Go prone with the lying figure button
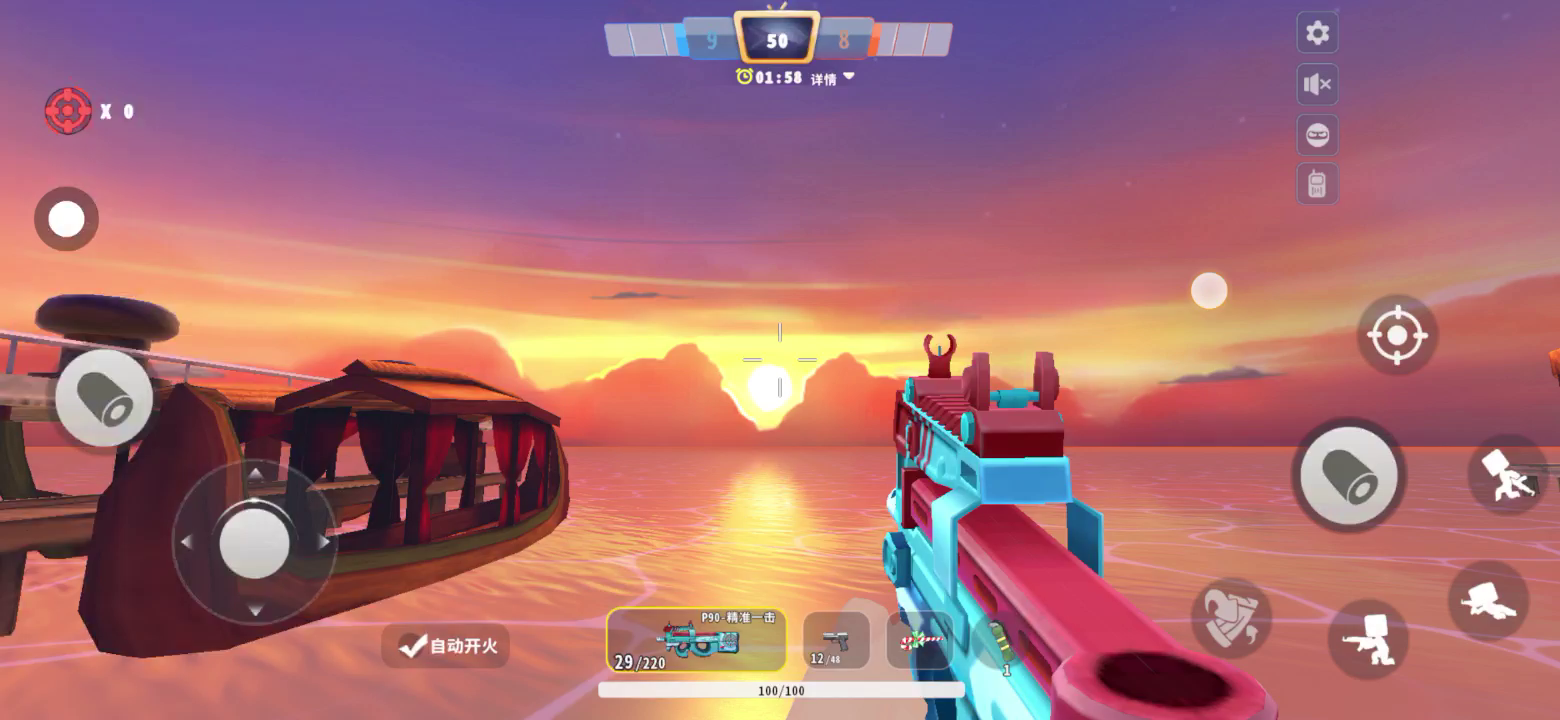 coord(1488,600)
